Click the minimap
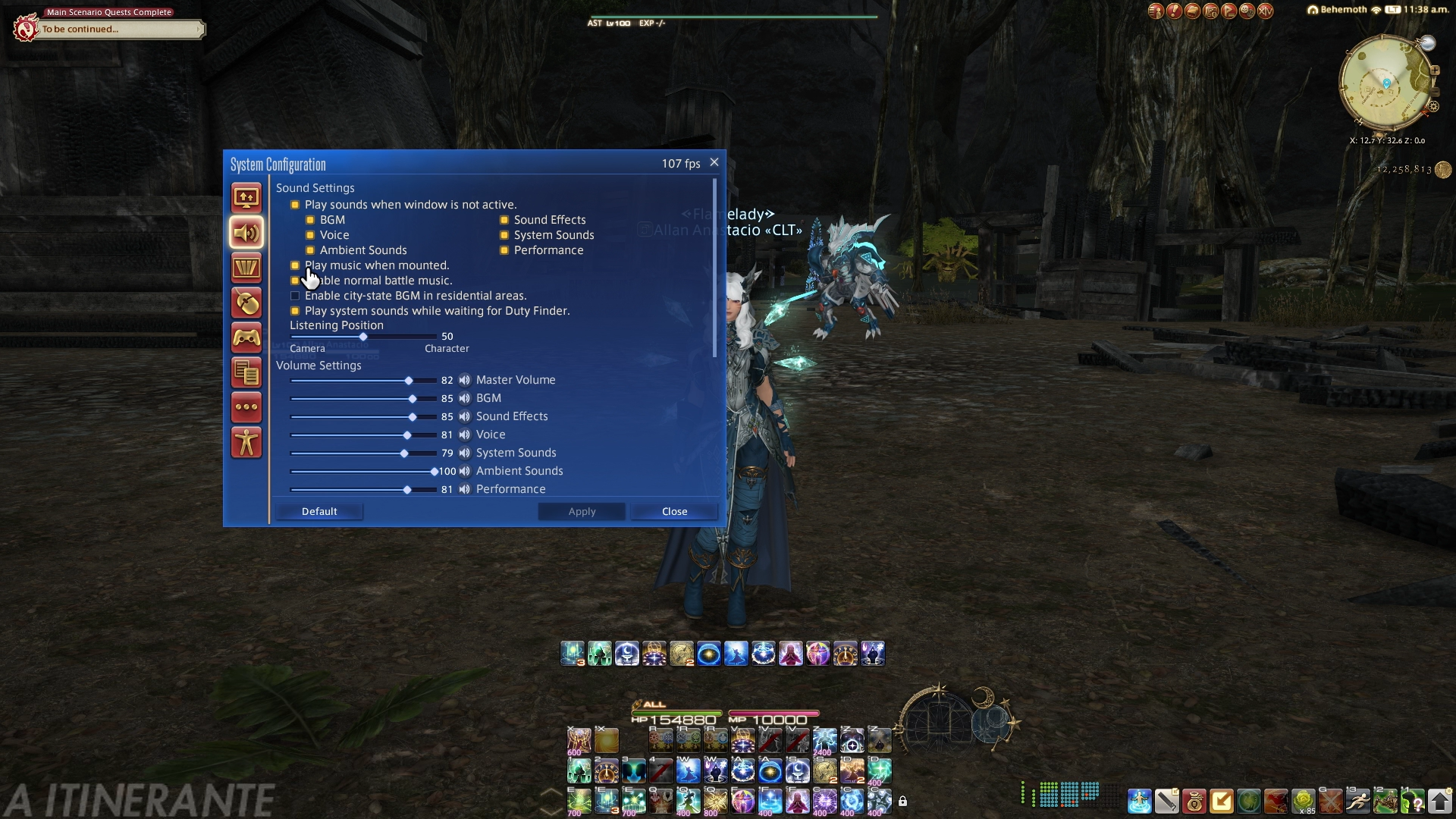The image size is (1456, 819). click(1385, 83)
